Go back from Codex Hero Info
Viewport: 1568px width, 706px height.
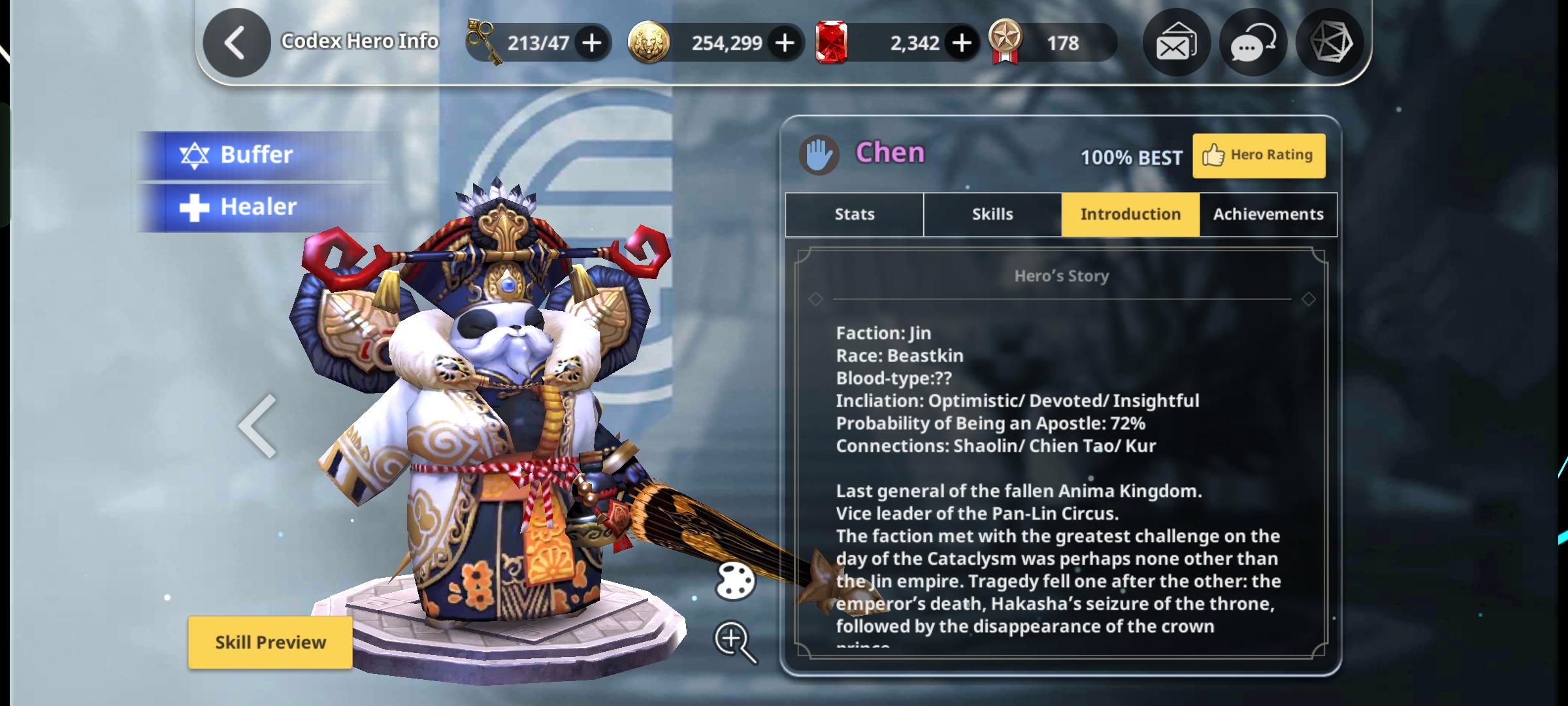coord(237,43)
